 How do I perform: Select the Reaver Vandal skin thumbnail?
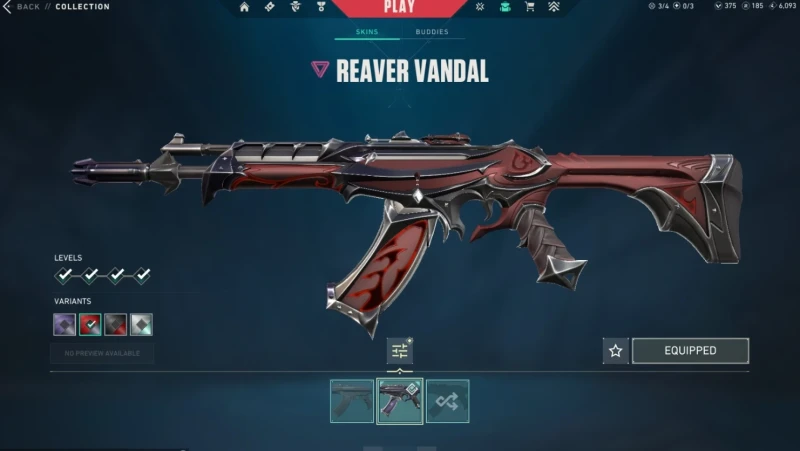(x=399, y=401)
